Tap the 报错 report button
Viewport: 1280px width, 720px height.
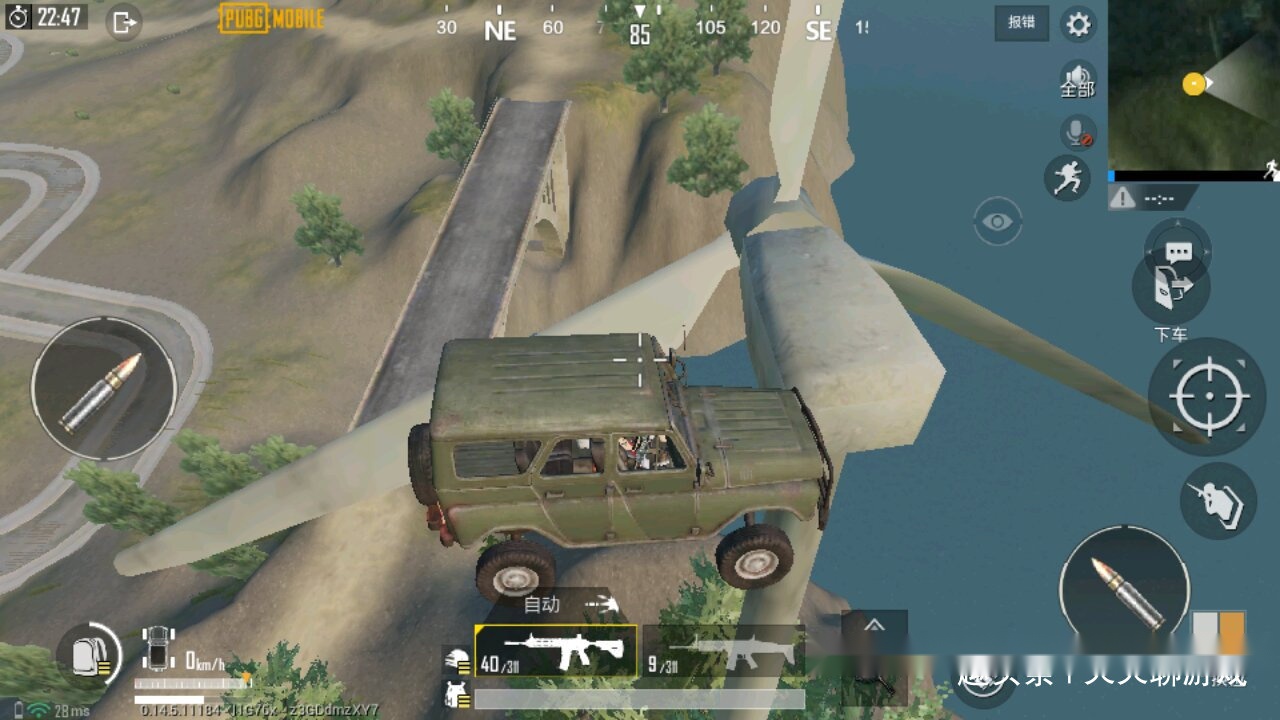pyautogui.click(x=1021, y=23)
